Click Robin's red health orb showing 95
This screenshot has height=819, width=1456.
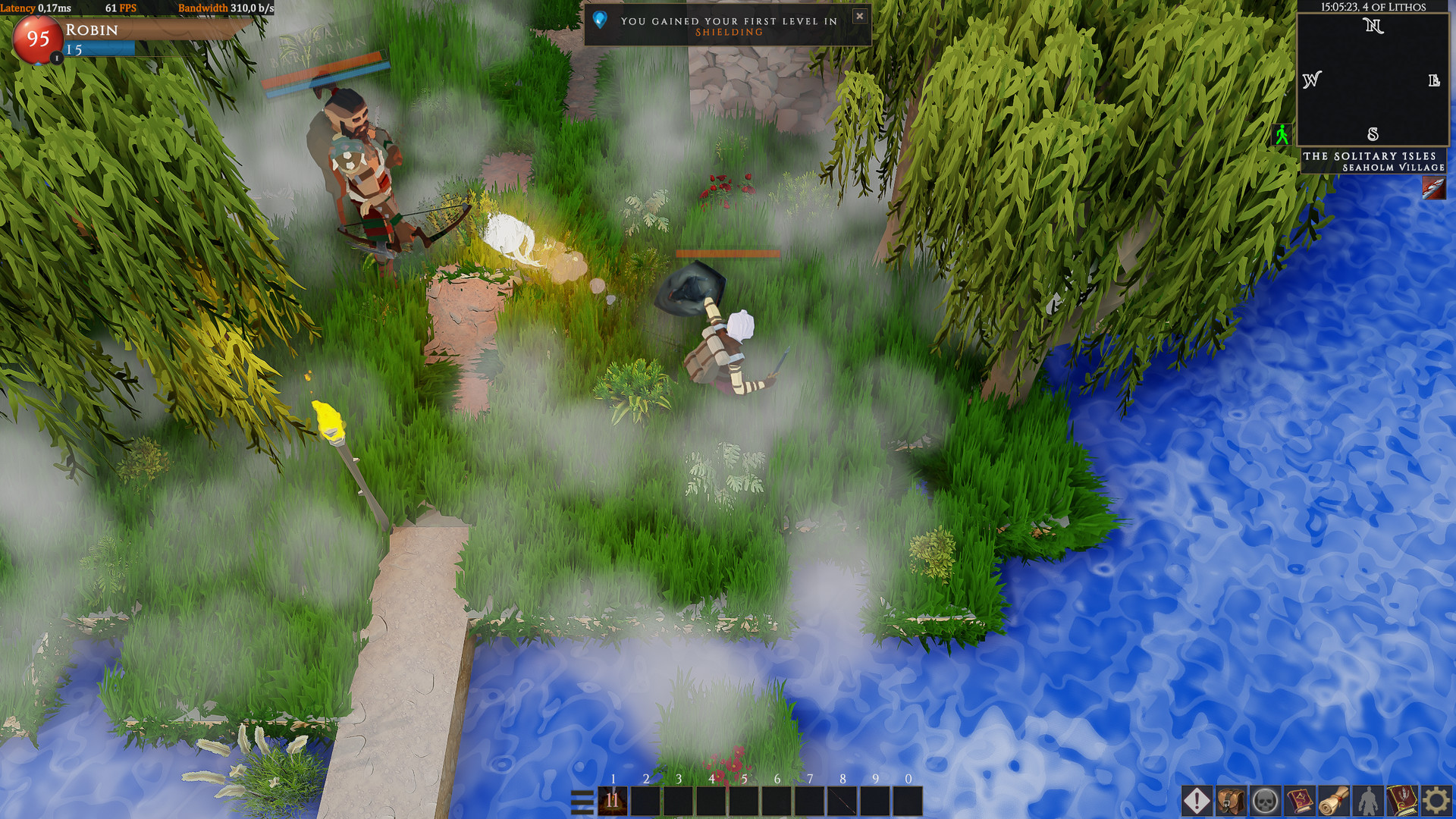tap(39, 40)
